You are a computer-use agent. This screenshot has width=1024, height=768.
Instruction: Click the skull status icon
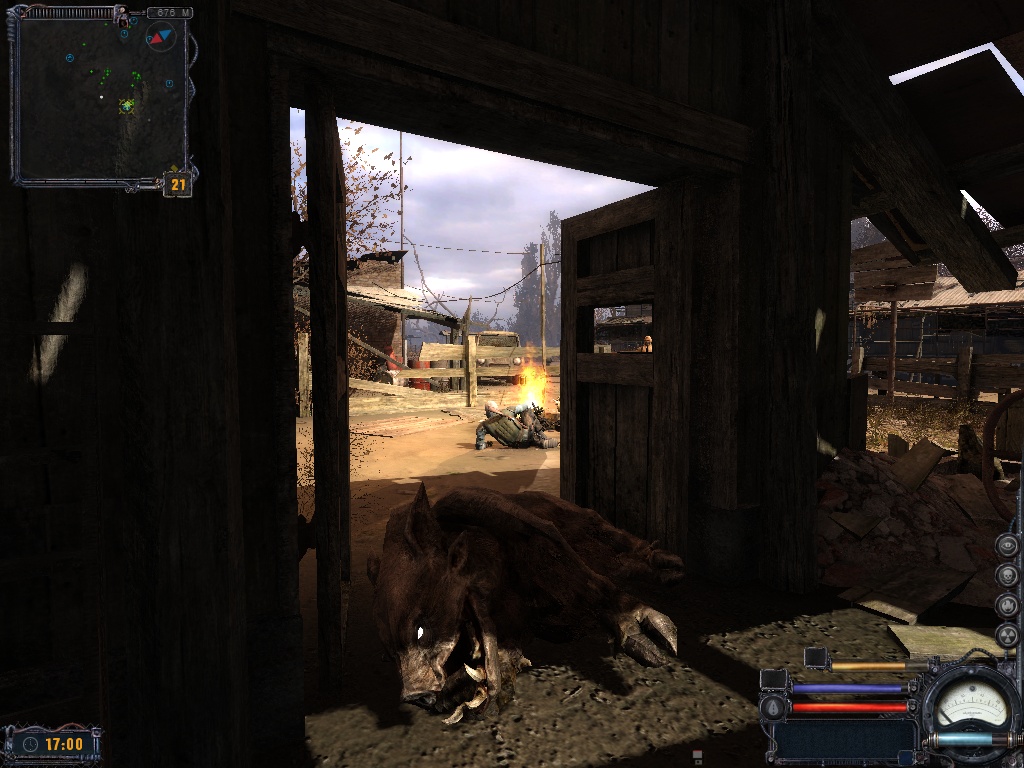1007,575
